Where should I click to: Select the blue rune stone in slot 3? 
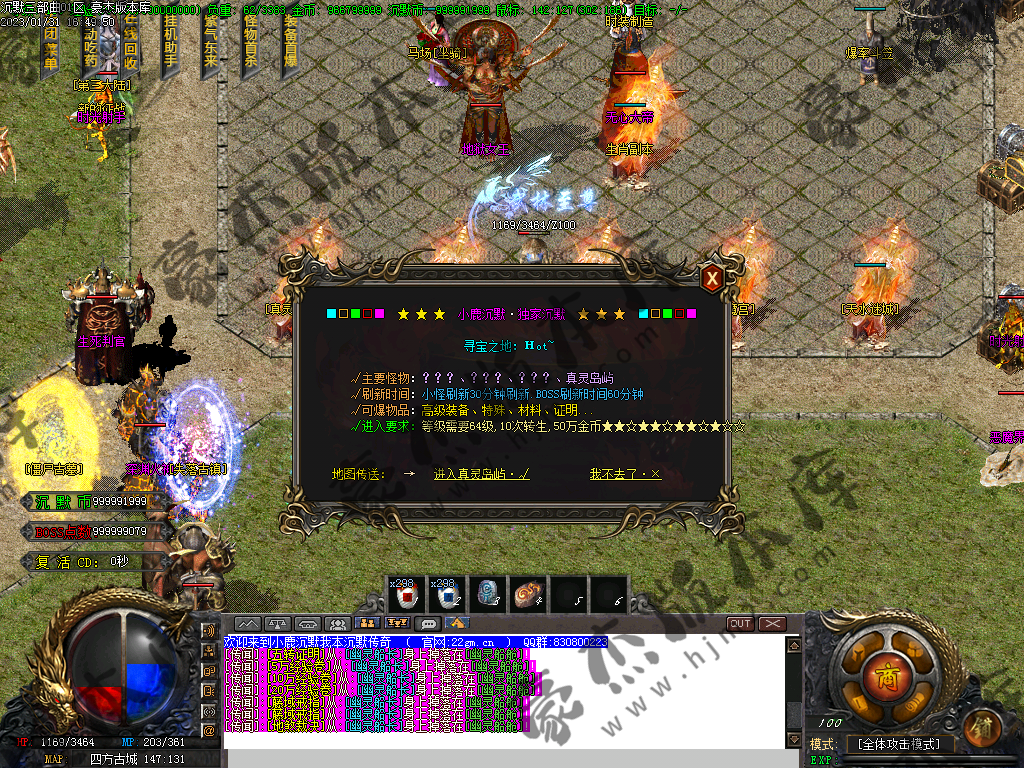[x=488, y=595]
